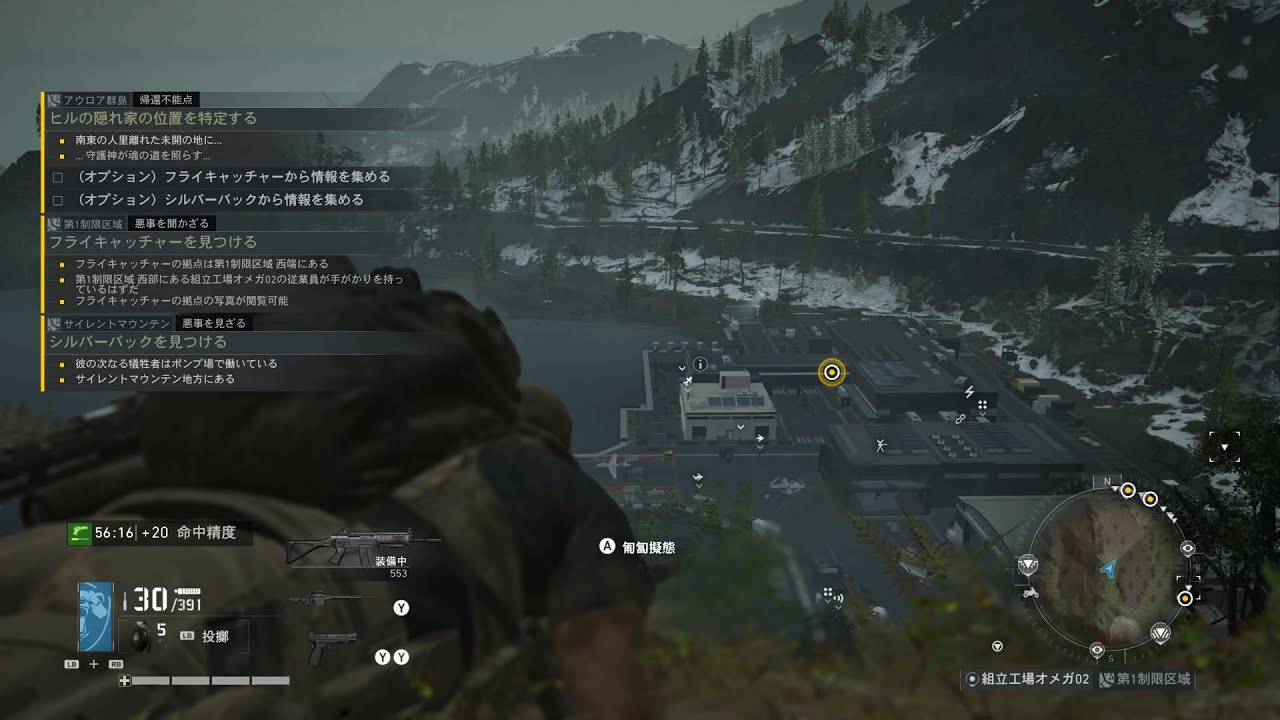Image resolution: width=1280 pixels, height=720 pixels.
Task: Expand the chevron near the lightning icon
Action: [982, 414]
